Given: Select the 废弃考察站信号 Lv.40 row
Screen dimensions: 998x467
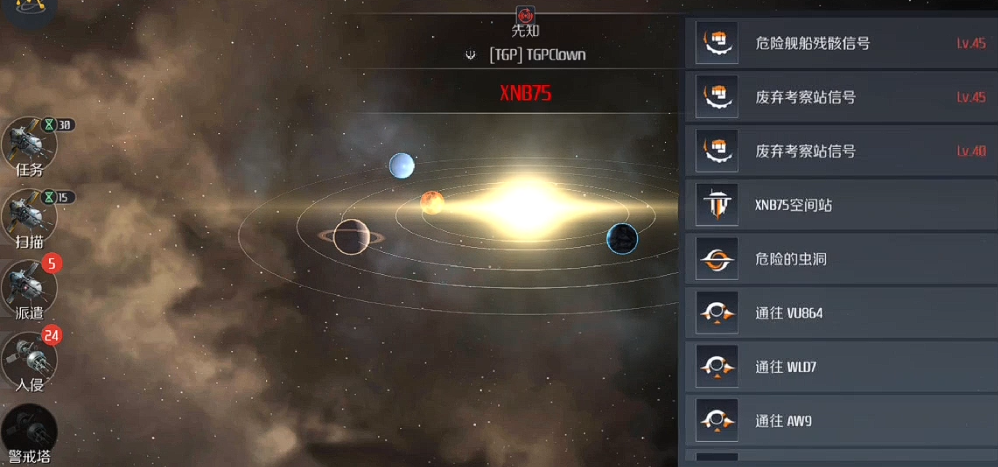Looking at the screenshot, I should 840,151.
